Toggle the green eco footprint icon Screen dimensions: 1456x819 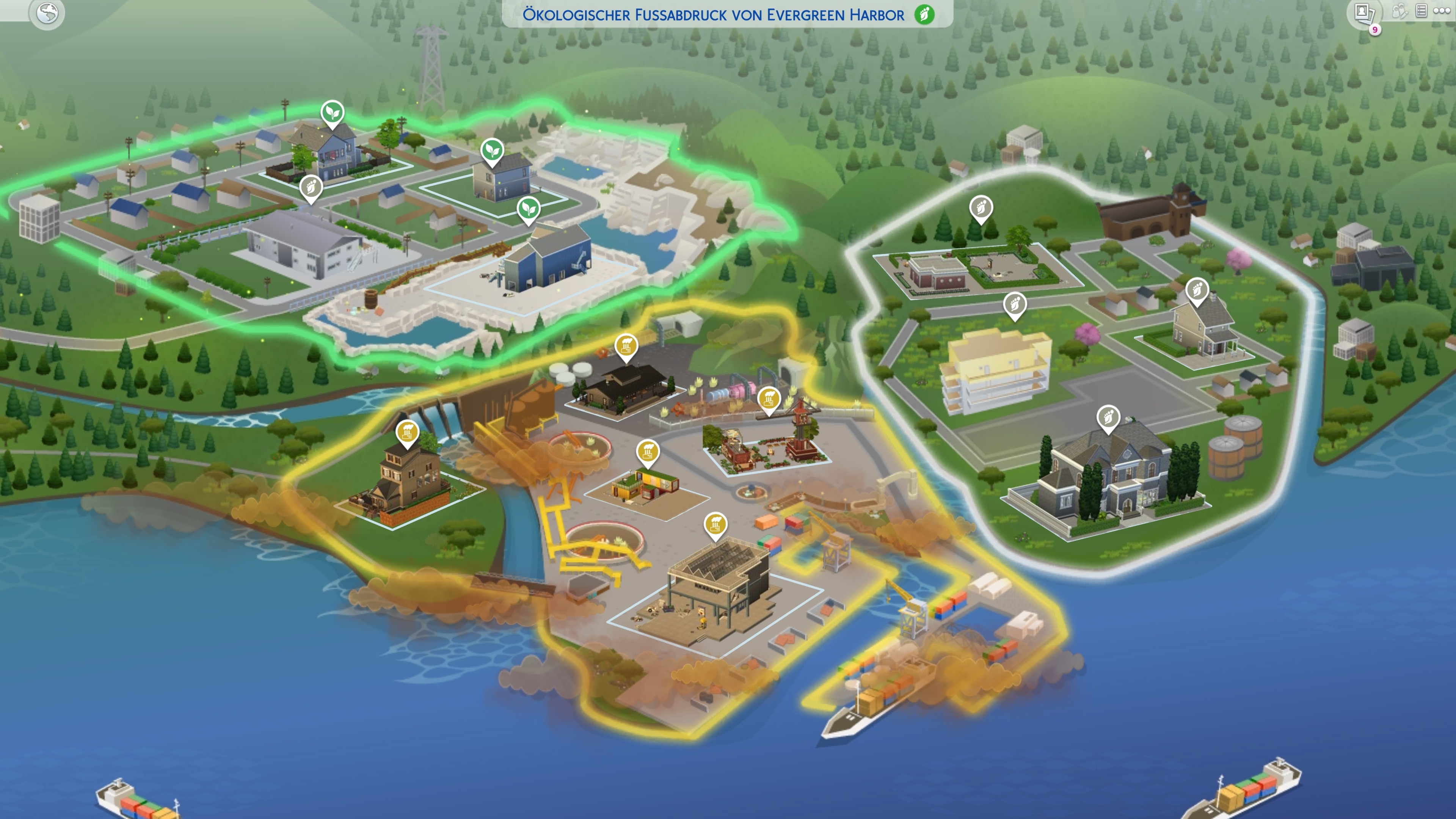pyautogui.click(x=924, y=14)
